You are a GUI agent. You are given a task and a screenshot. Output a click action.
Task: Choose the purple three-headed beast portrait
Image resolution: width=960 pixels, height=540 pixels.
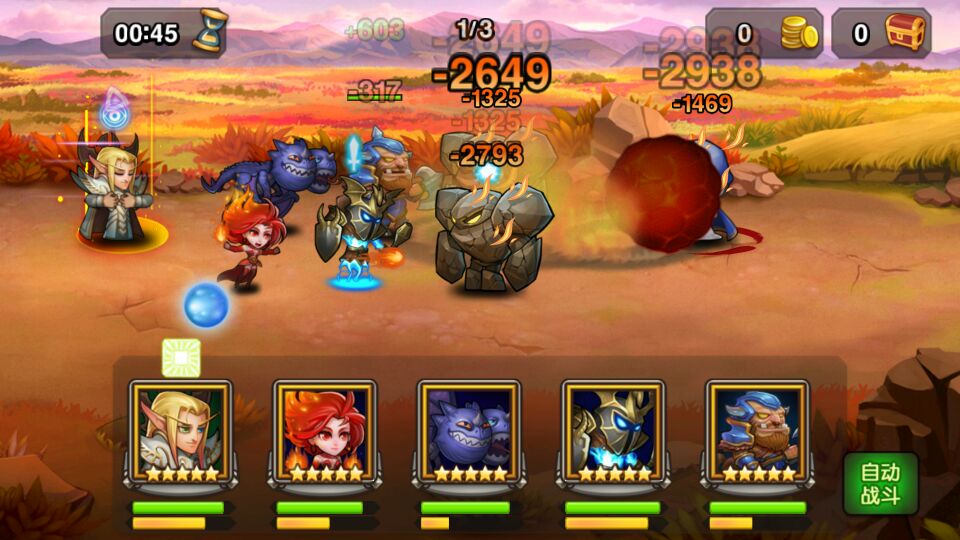469,431
